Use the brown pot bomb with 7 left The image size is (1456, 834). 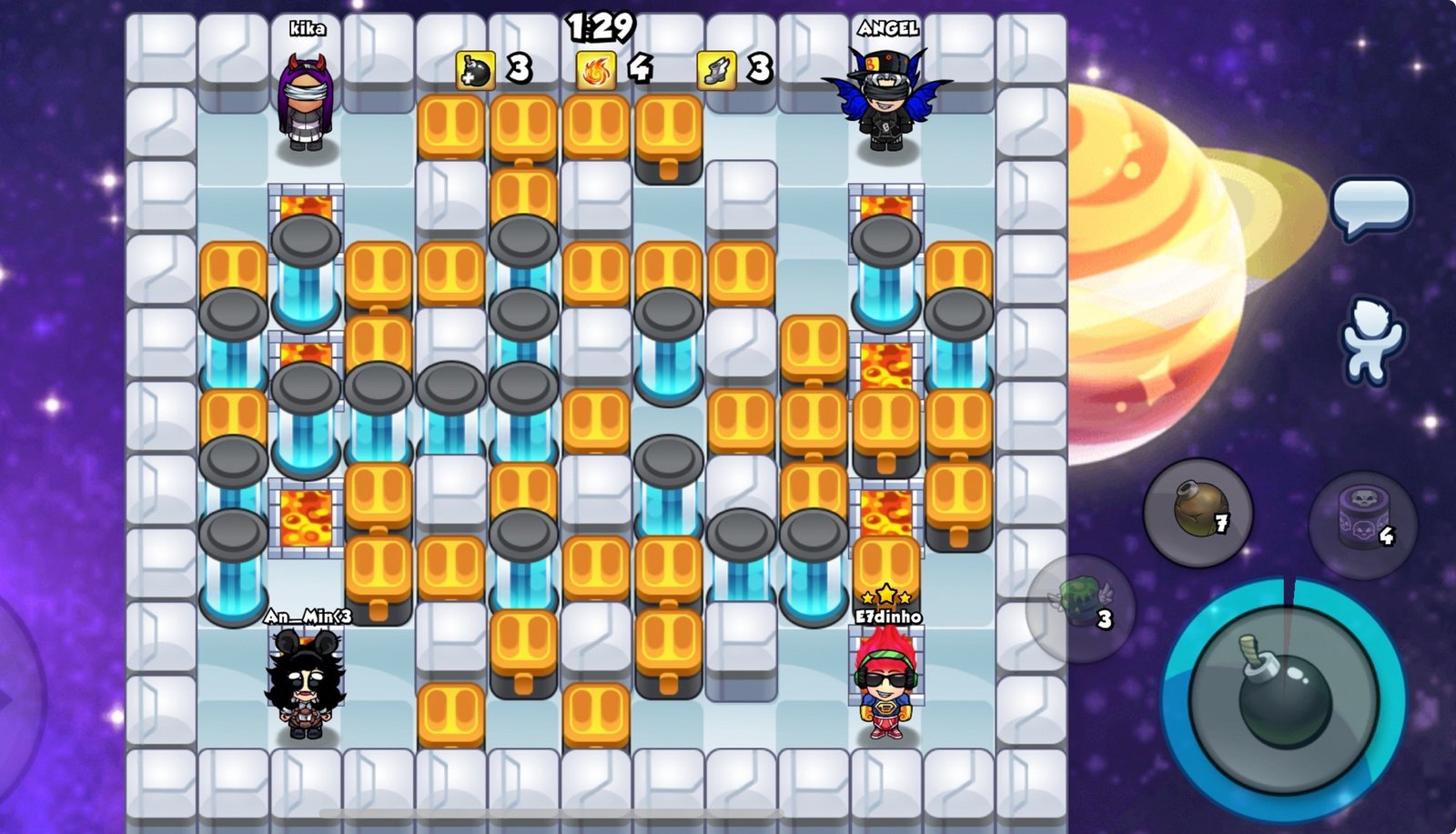click(1198, 513)
